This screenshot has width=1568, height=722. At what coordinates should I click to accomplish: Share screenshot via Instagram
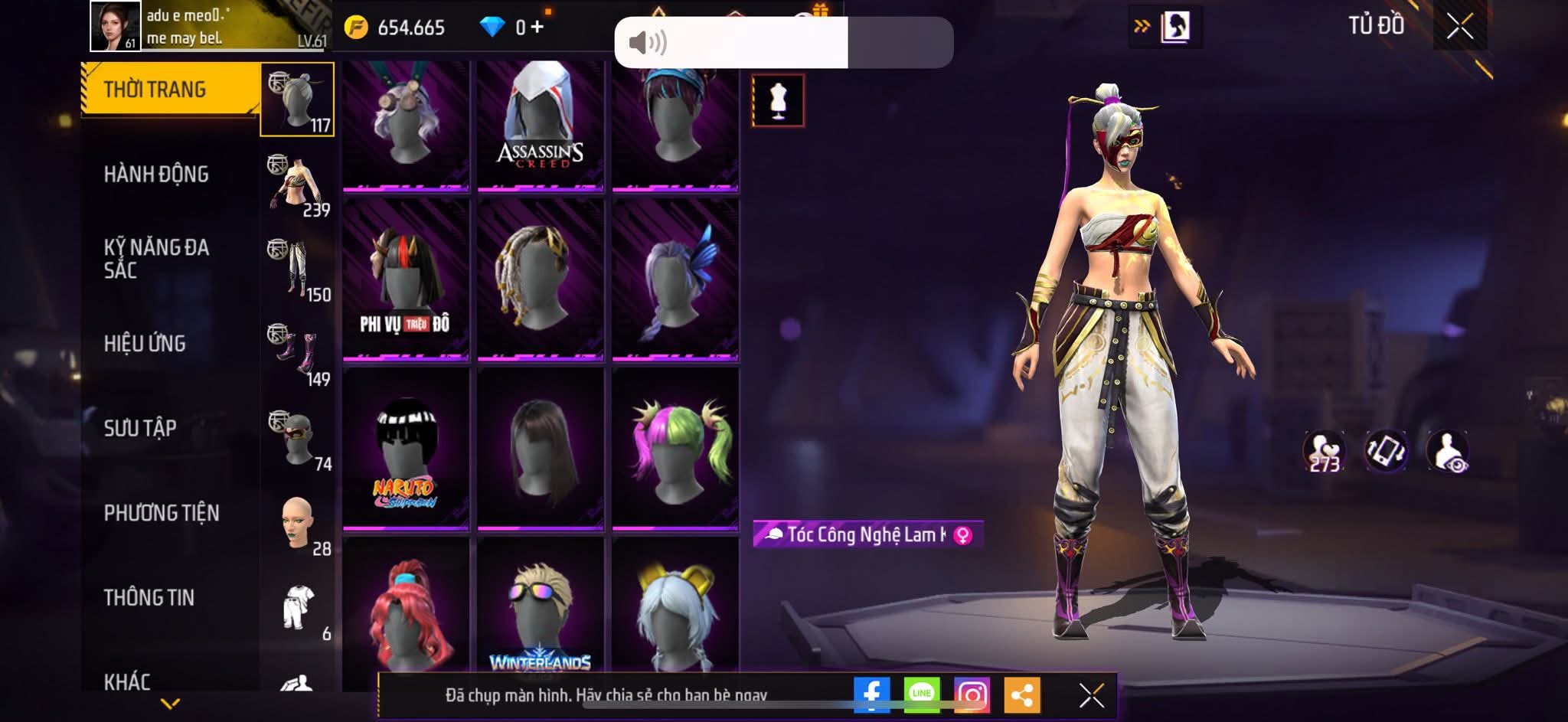[x=972, y=694]
